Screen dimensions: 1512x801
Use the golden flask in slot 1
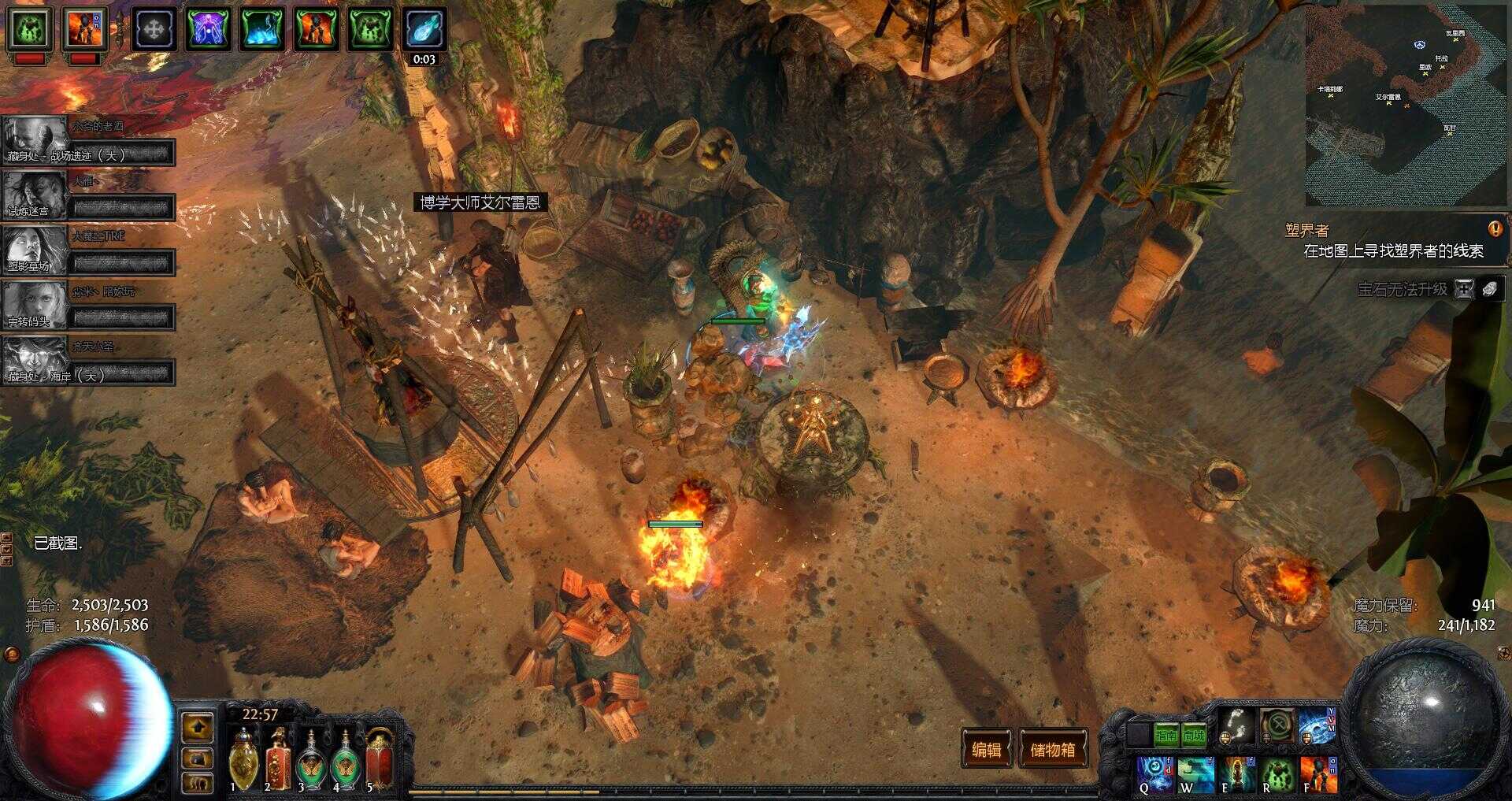click(243, 760)
